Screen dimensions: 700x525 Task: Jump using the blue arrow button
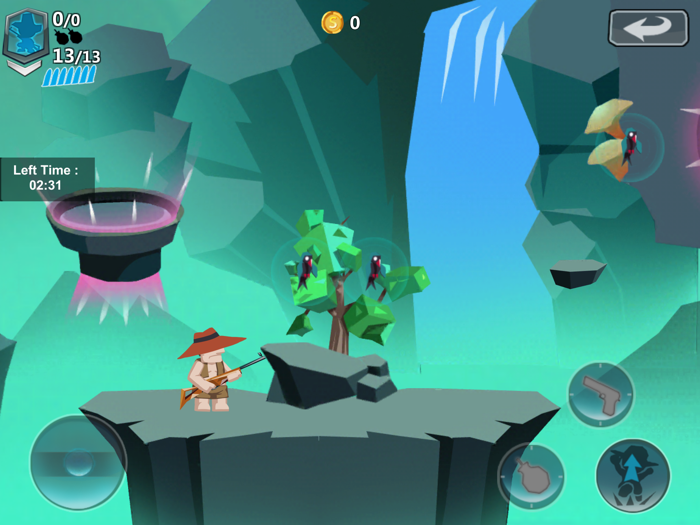(x=633, y=475)
